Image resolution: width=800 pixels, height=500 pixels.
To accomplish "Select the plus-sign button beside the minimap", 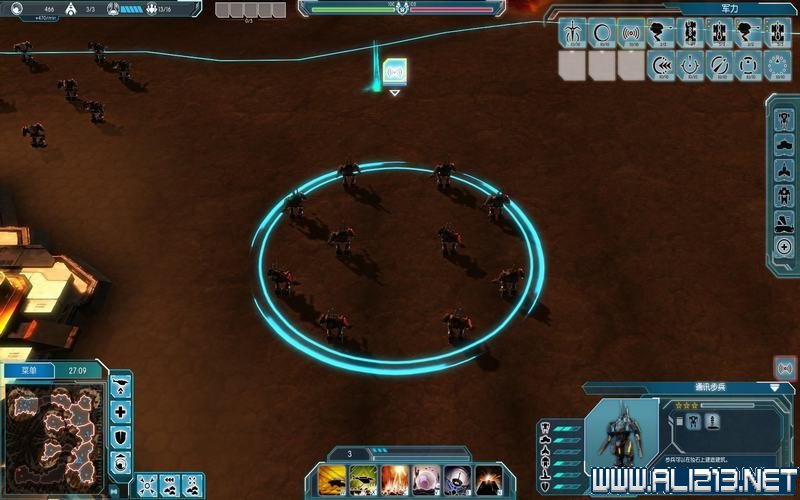I will point(121,411).
